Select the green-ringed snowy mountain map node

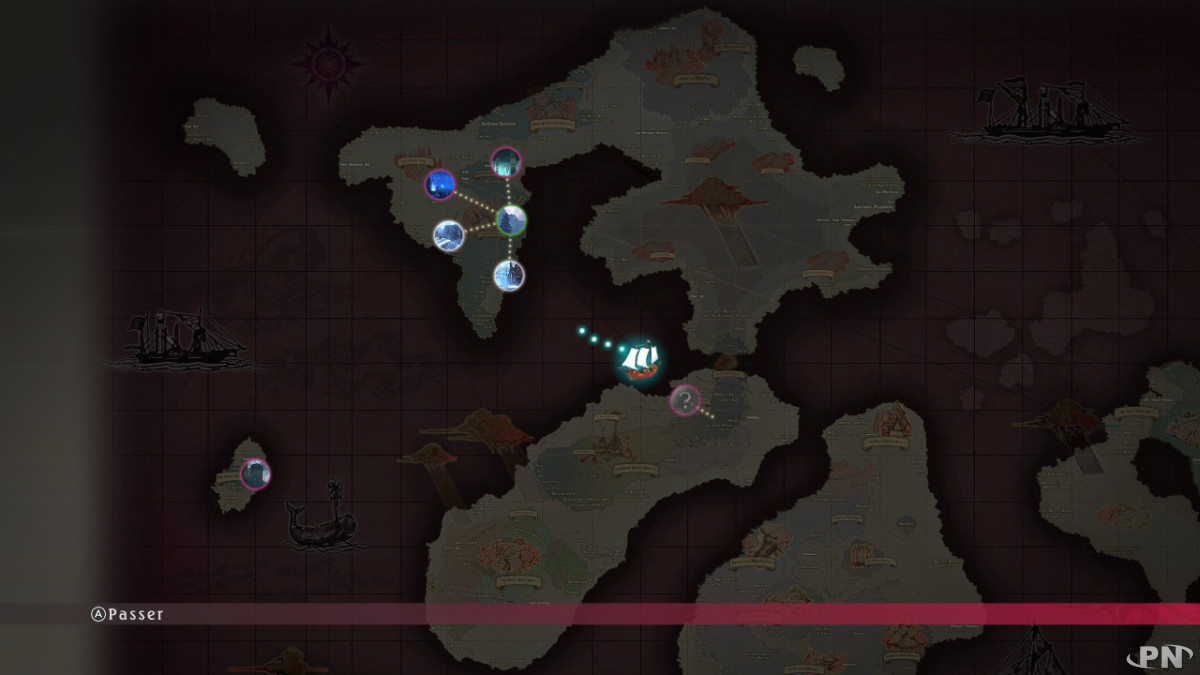click(x=511, y=219)
